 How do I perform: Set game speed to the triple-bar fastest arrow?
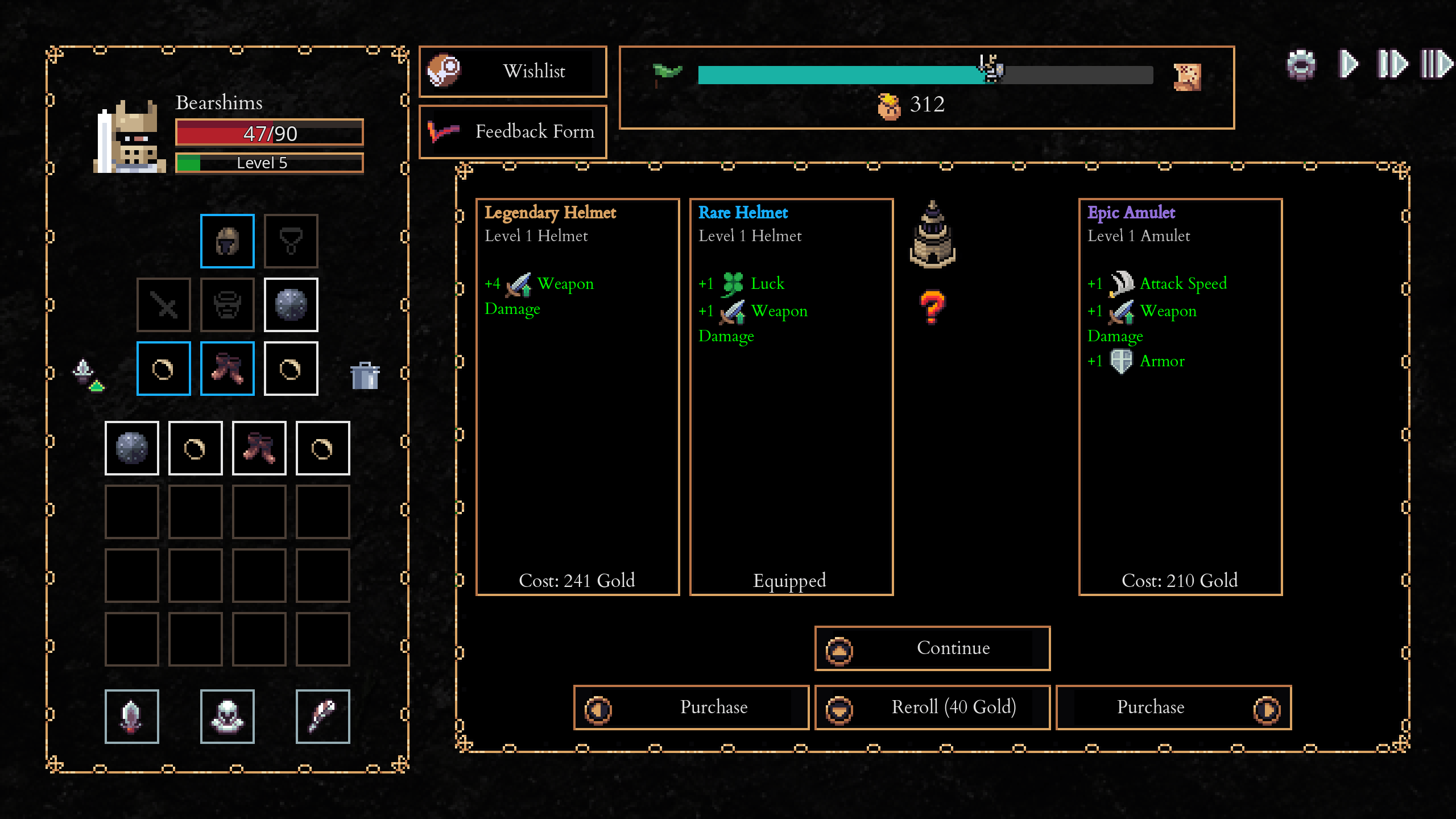pos(1436,64)
